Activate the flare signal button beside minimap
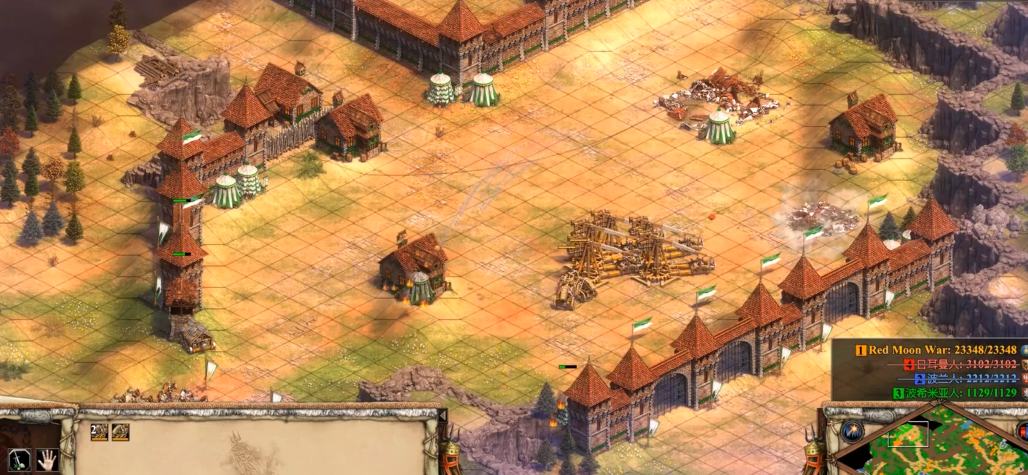 pos(851,431)
